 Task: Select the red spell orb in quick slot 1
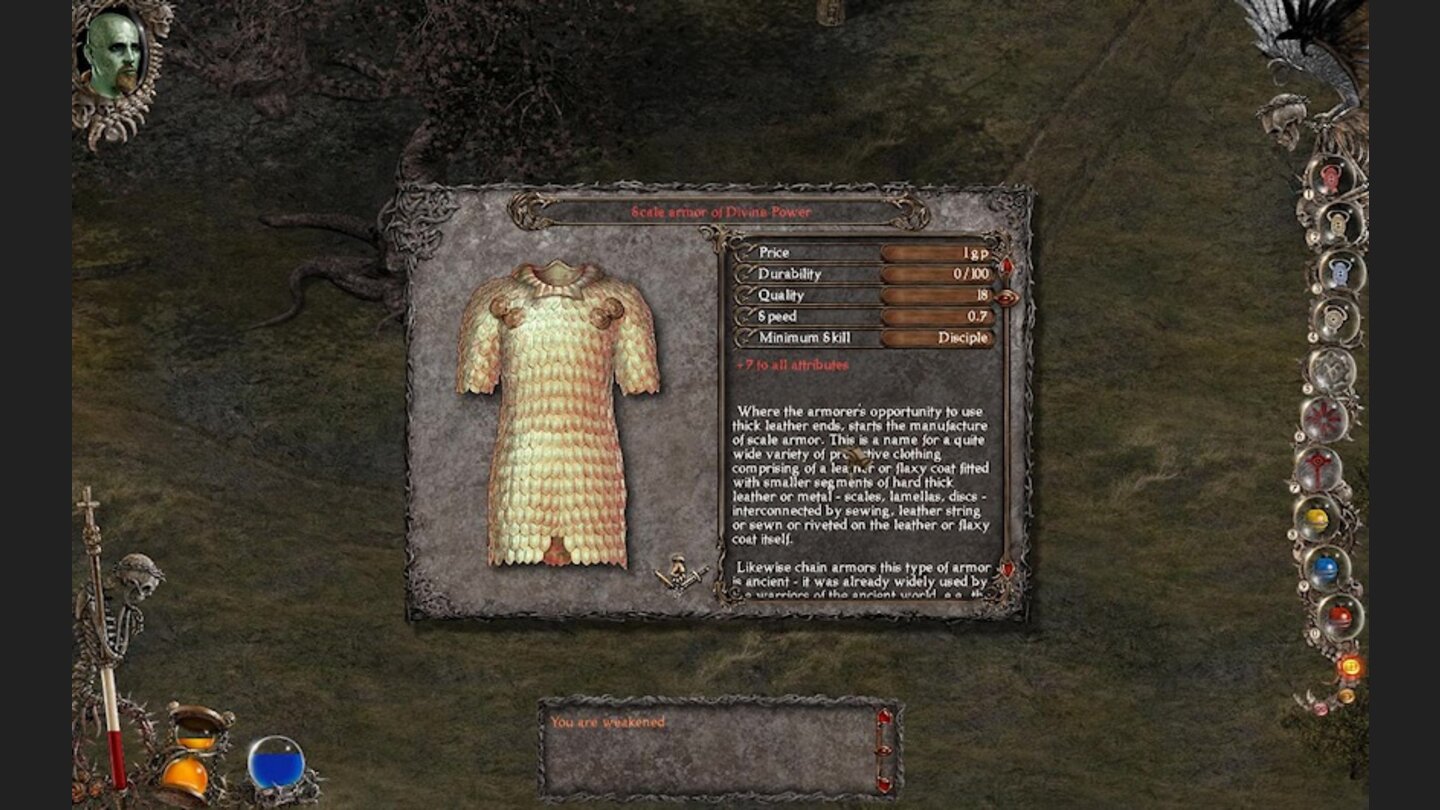point(1330,178)
